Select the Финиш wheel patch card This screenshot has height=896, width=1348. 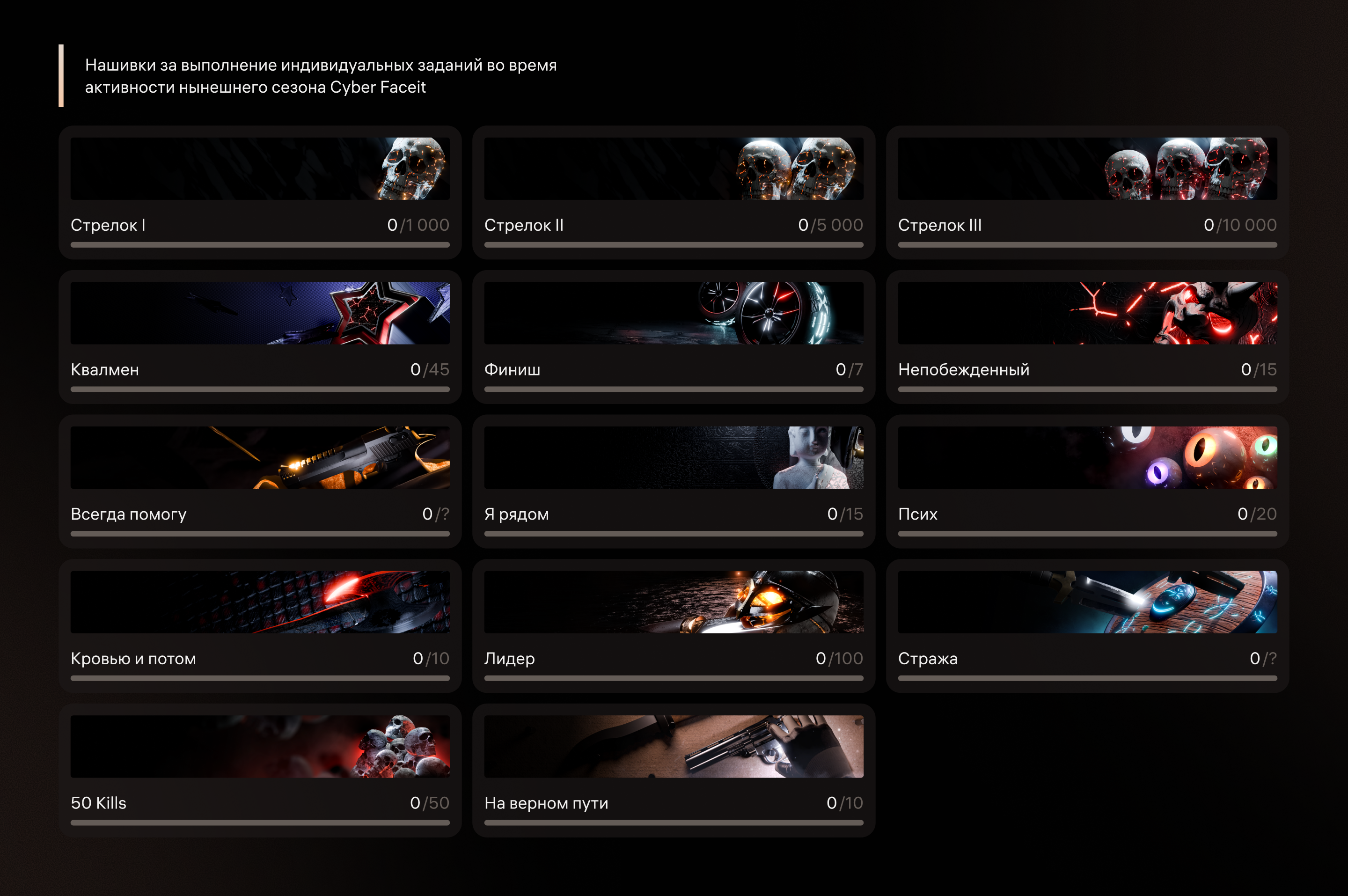674,337
